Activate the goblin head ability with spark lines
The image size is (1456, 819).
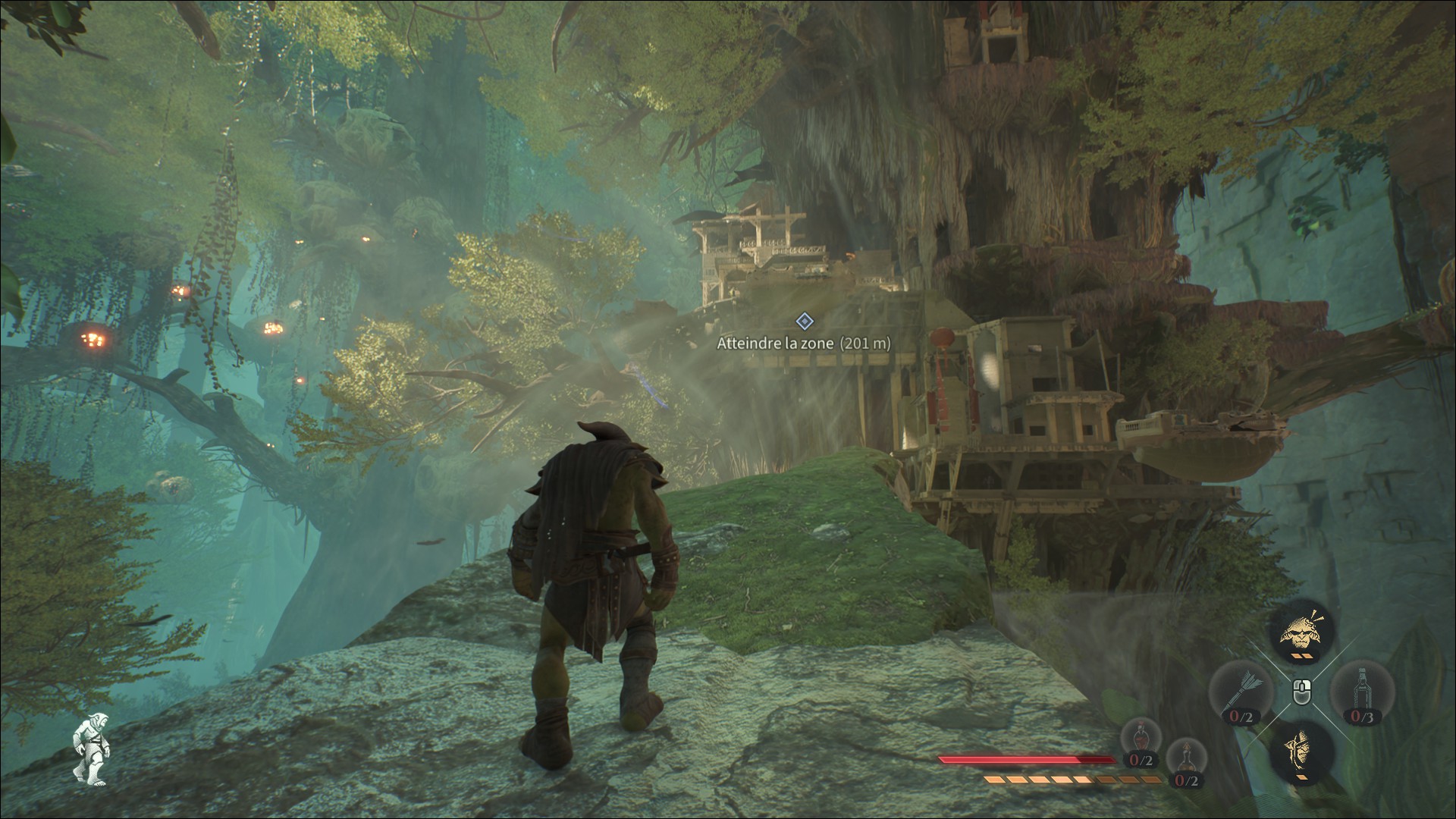pyautogui.click(x=1301, y=631)
